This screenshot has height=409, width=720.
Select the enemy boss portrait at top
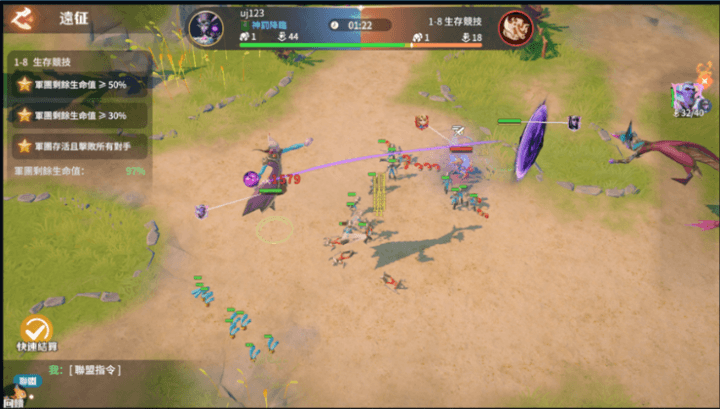514,26
